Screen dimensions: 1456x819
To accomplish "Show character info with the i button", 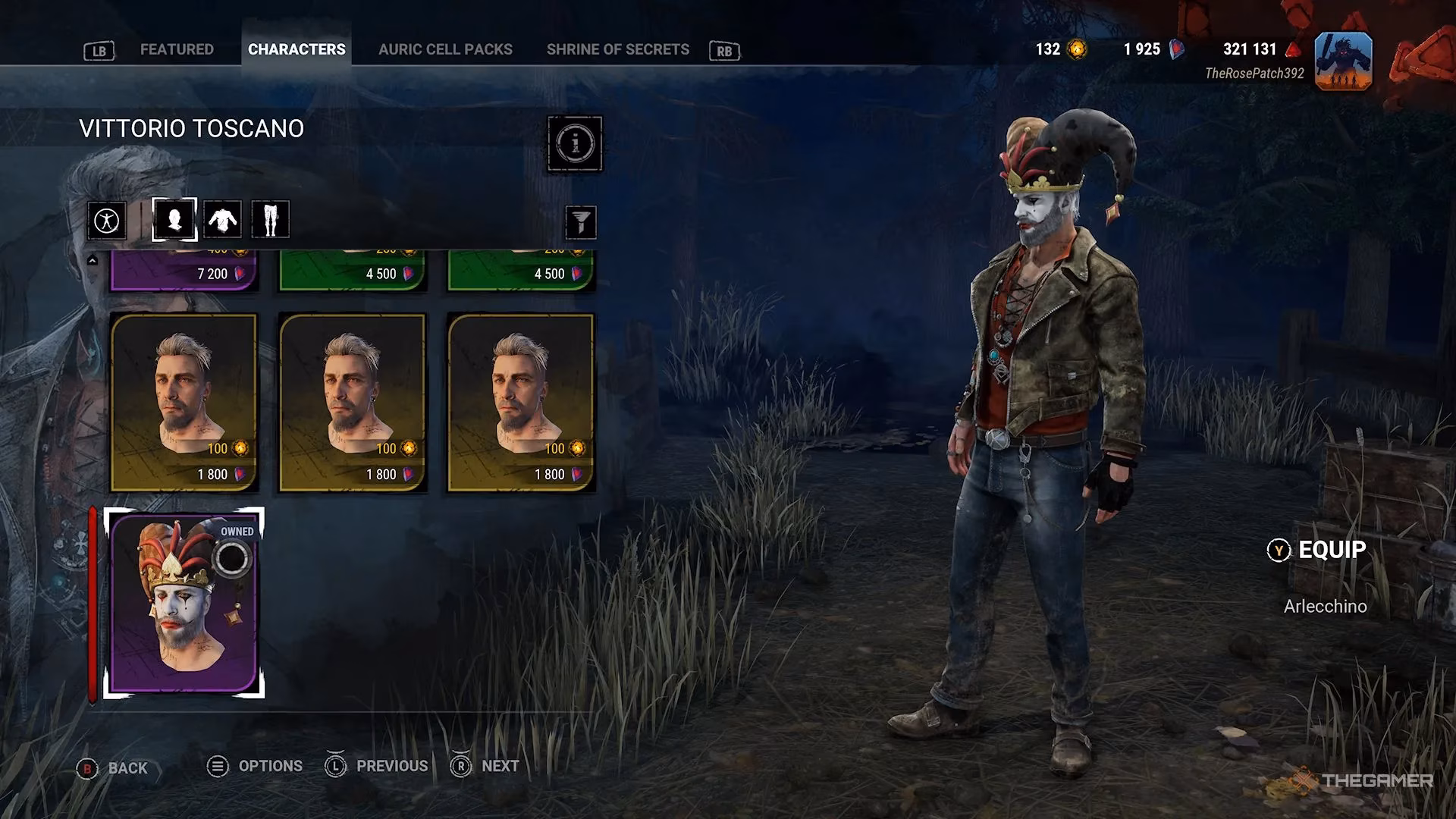I will 575,143.
